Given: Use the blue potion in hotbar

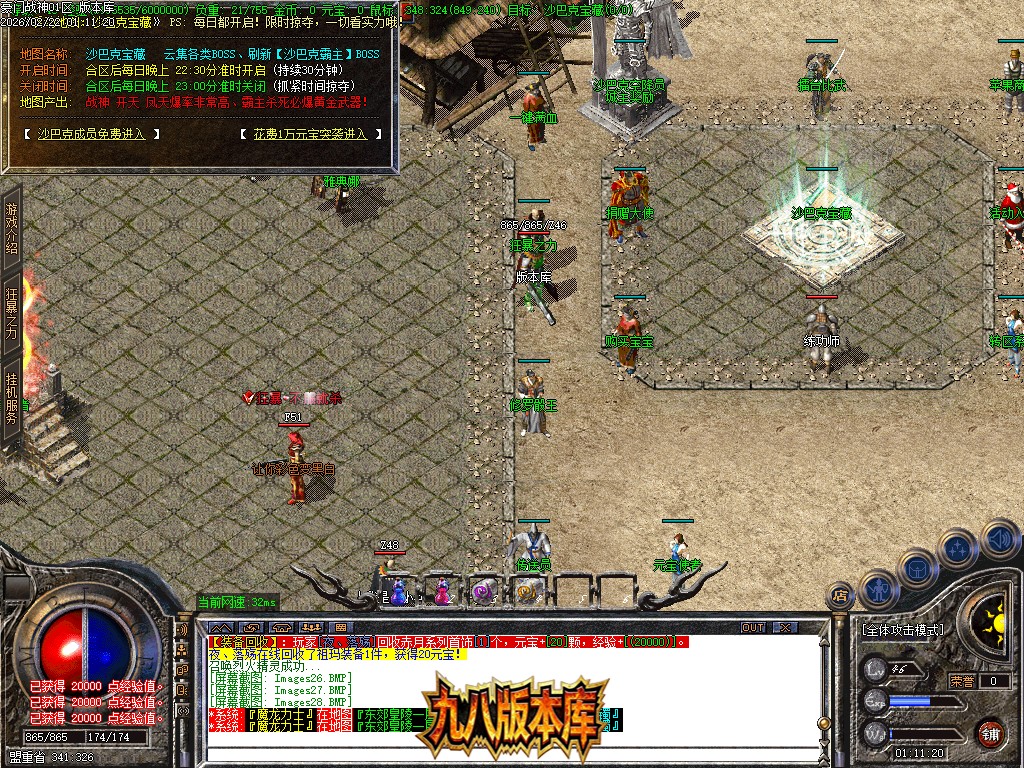Looking at the screenshot, I should point(398,592).
